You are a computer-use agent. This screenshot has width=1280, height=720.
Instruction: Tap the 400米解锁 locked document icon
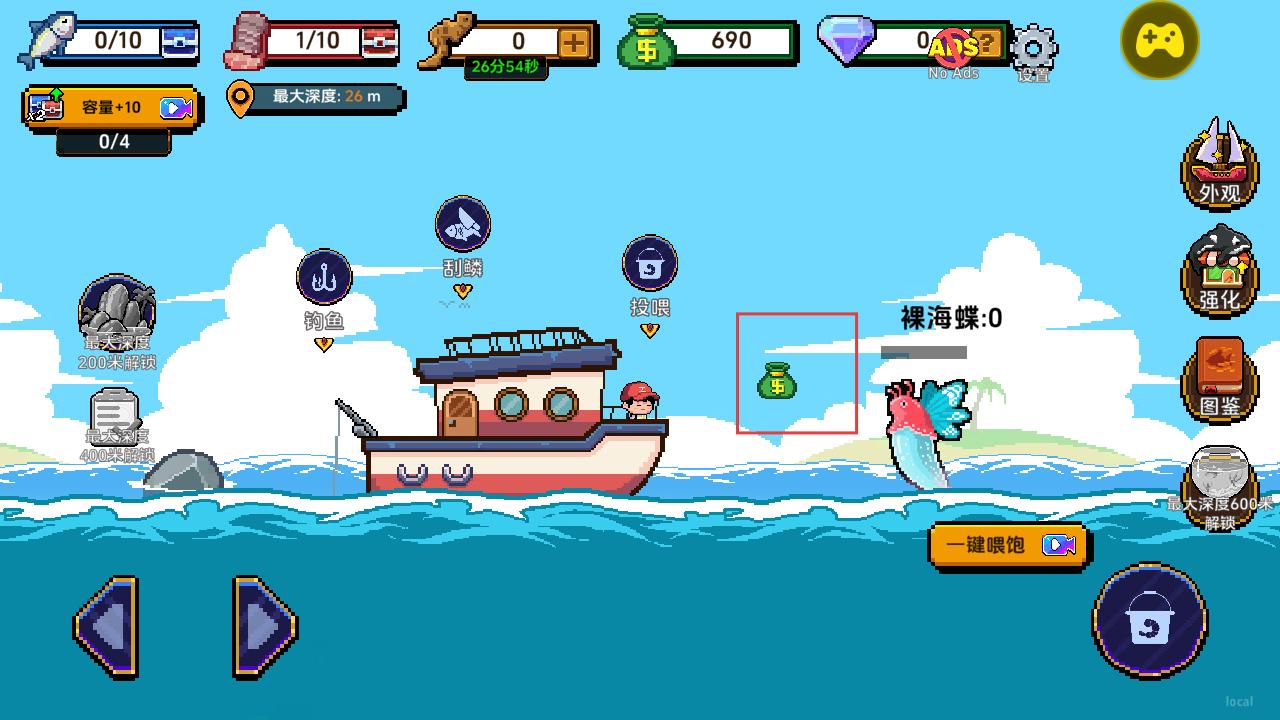point(114,415)
